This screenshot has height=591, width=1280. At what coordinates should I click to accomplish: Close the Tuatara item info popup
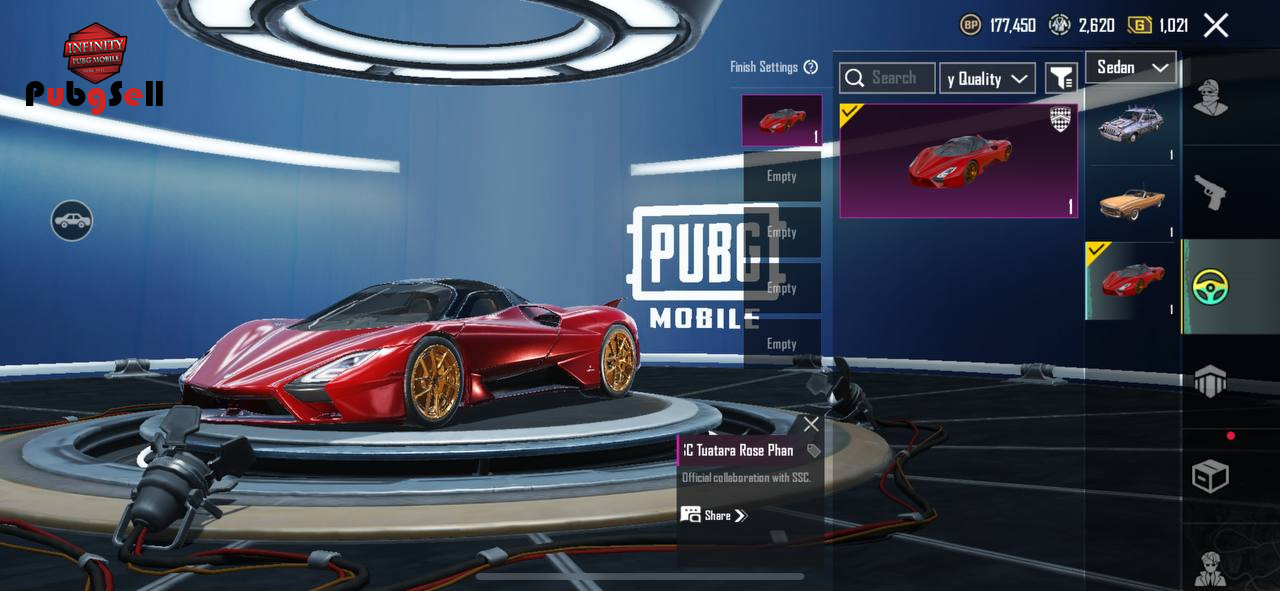[x=811, y=424]
